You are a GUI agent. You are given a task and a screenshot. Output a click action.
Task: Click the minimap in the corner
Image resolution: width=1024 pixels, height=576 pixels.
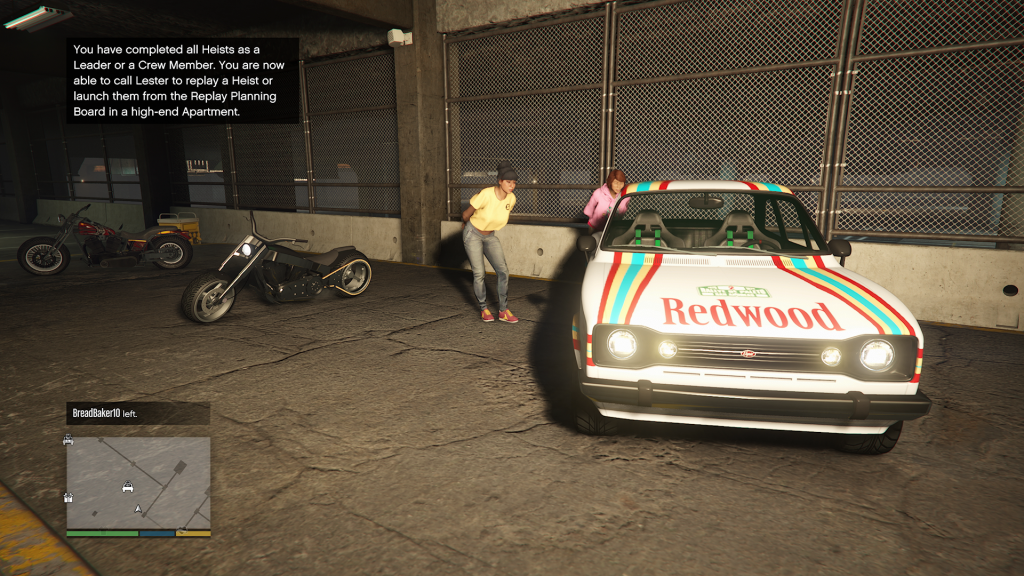[x=138, y=483]
